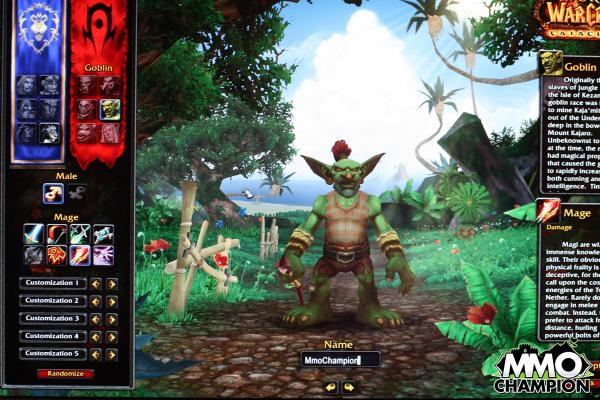
Task: Click the right arrow beside Customization 3
Action: click(x=111, y=318)
